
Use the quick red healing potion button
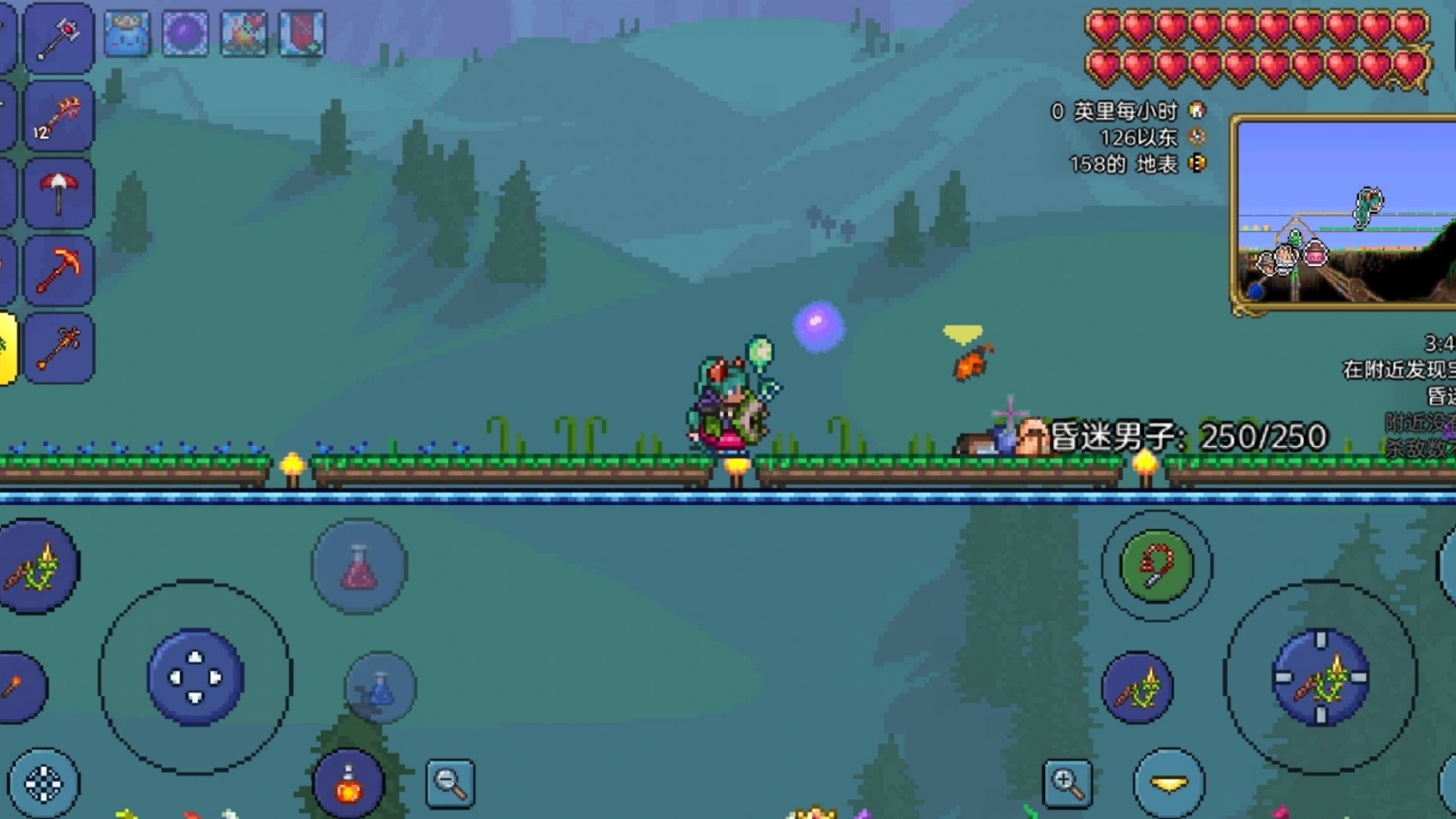tap(359, 566)
